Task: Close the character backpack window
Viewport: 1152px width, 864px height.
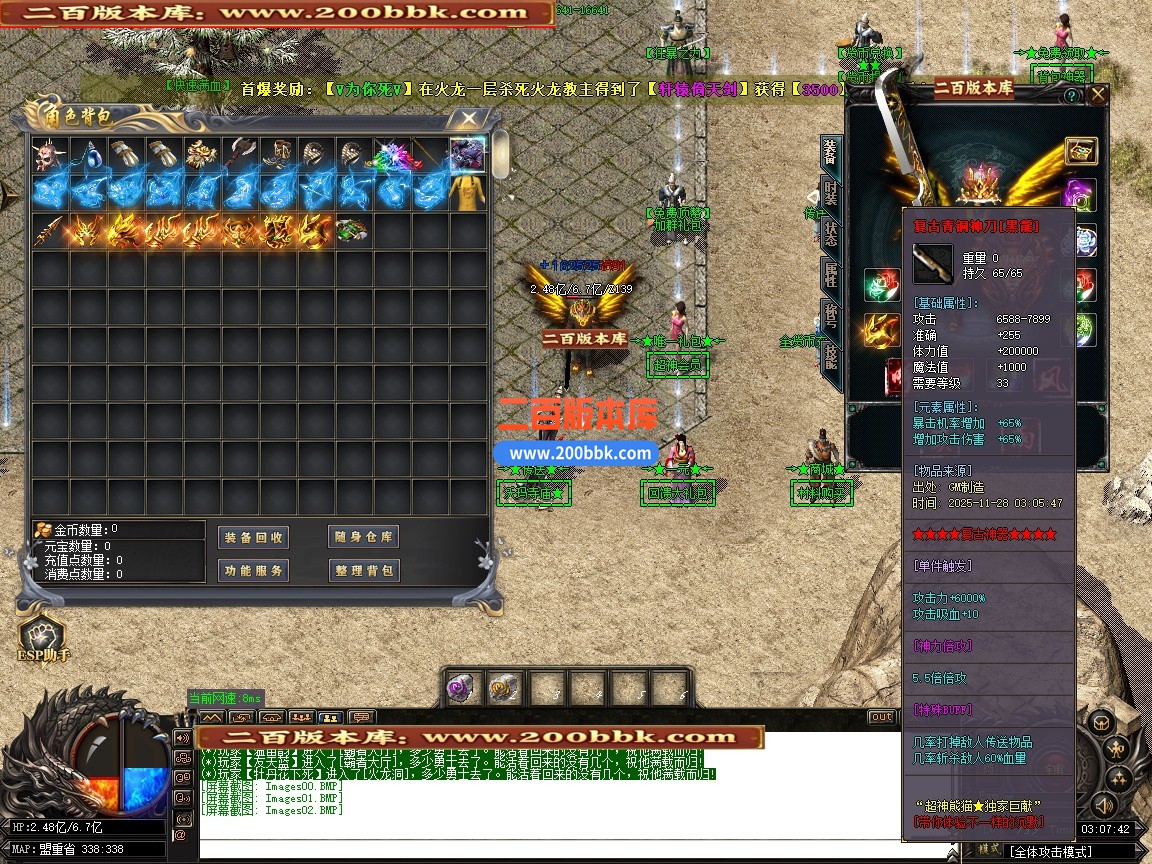Action: [467, 119]
